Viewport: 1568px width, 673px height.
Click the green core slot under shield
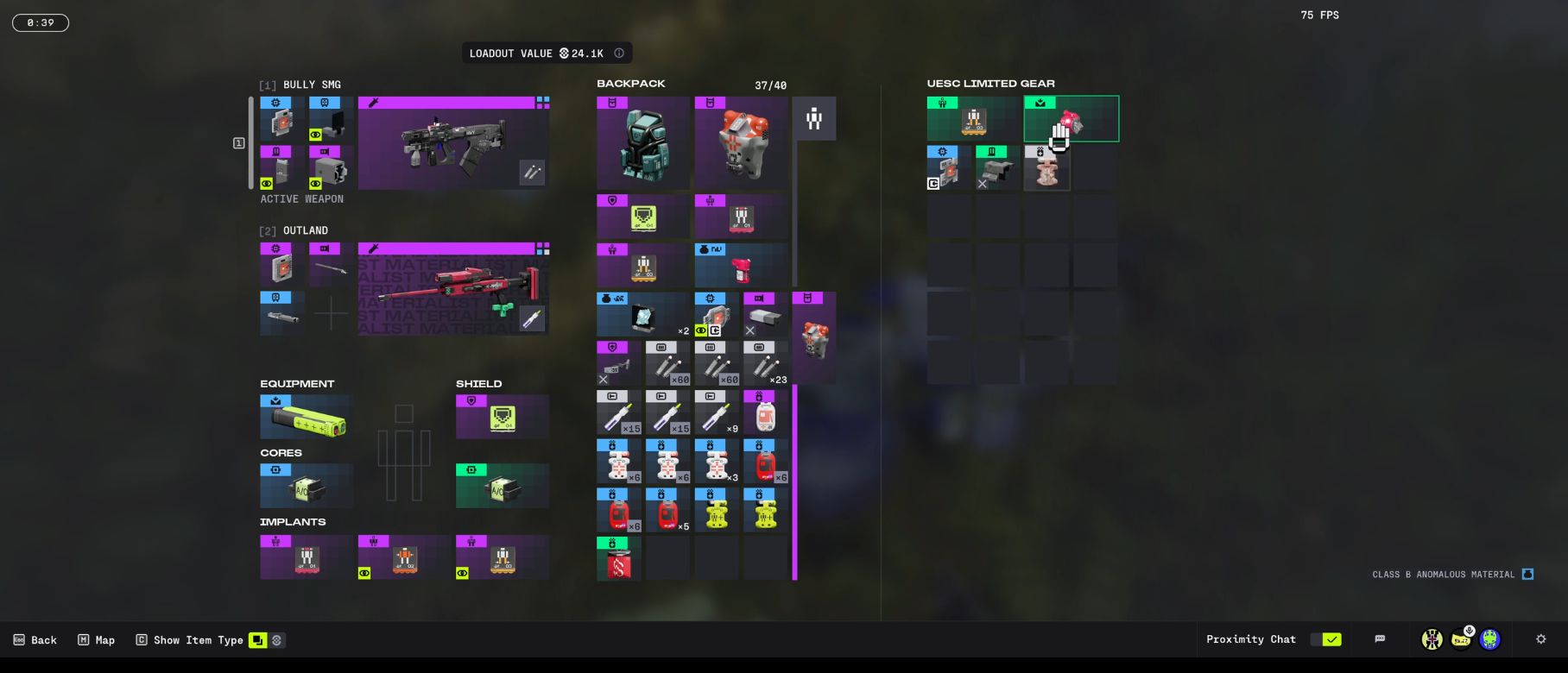503,487
